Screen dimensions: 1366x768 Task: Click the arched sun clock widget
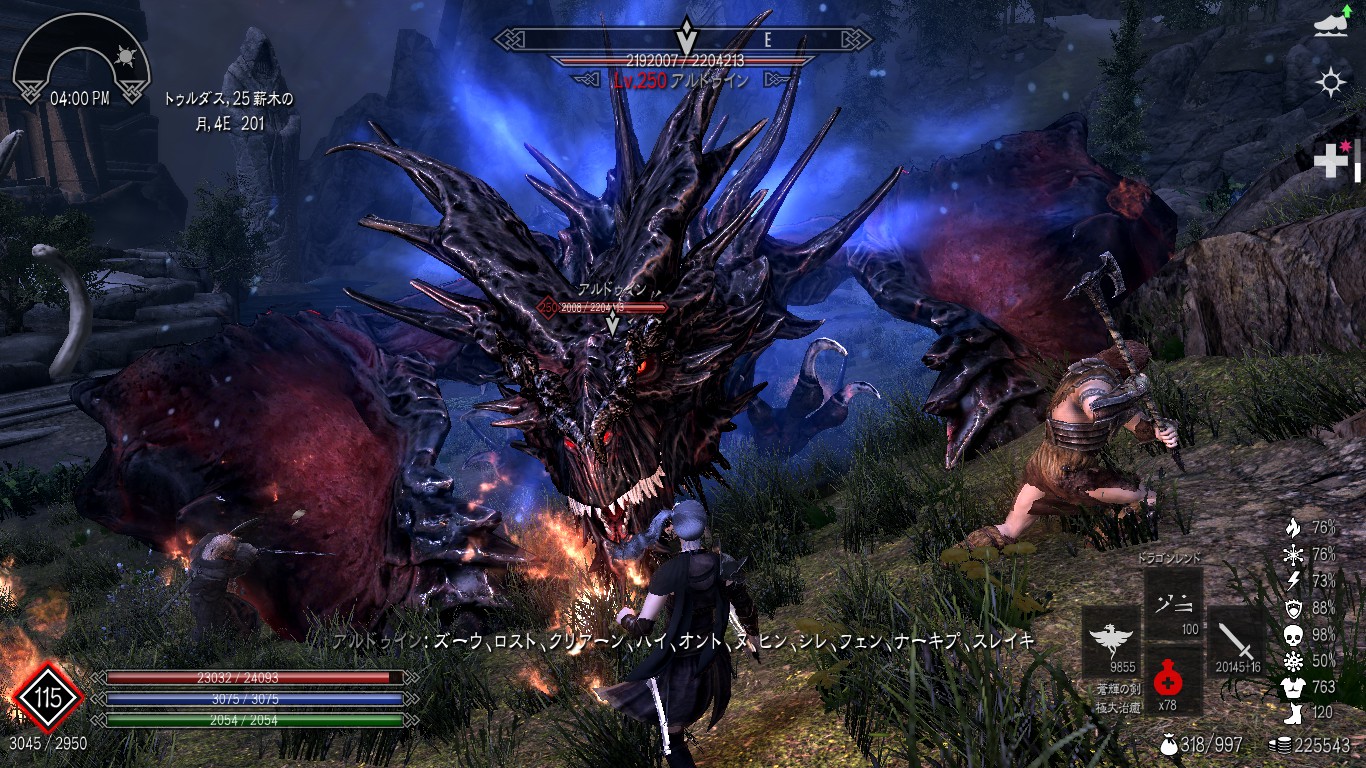(x=81, y=60)
